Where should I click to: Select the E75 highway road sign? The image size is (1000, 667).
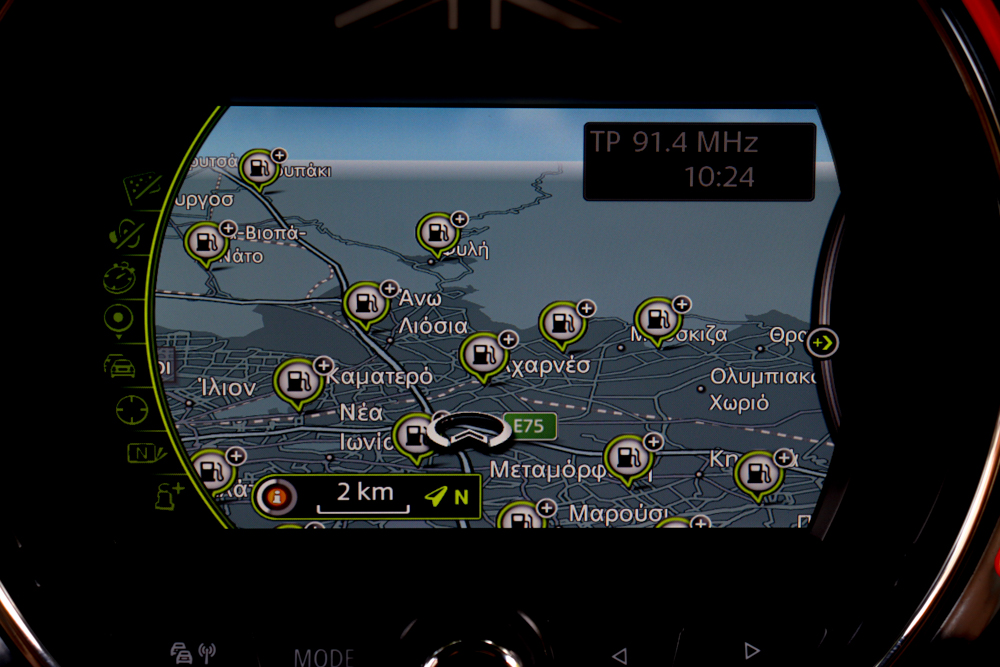pos(528,427)
